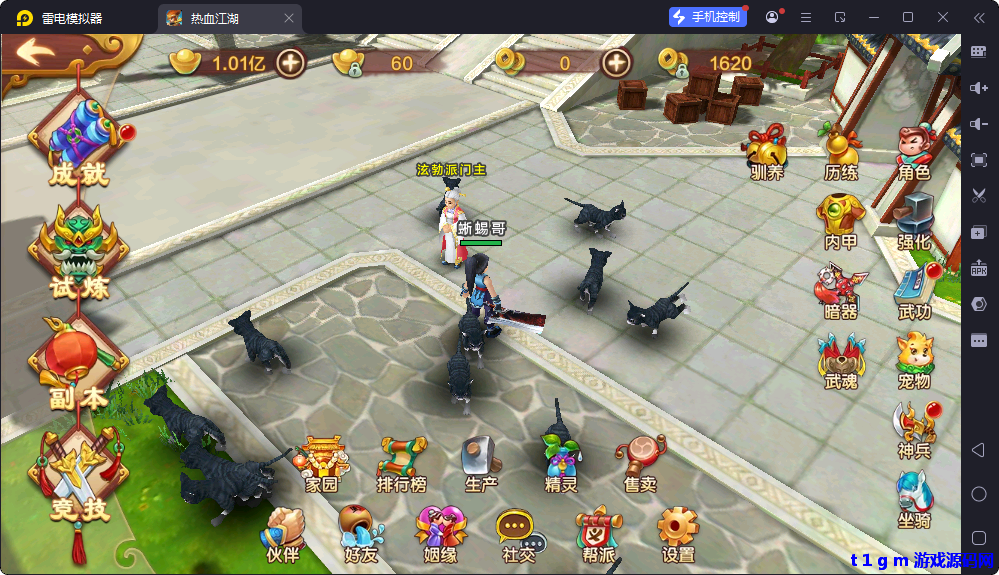999x575 pixels.
Task: Open the 驯养 taming icon
Action: (767, 153)
